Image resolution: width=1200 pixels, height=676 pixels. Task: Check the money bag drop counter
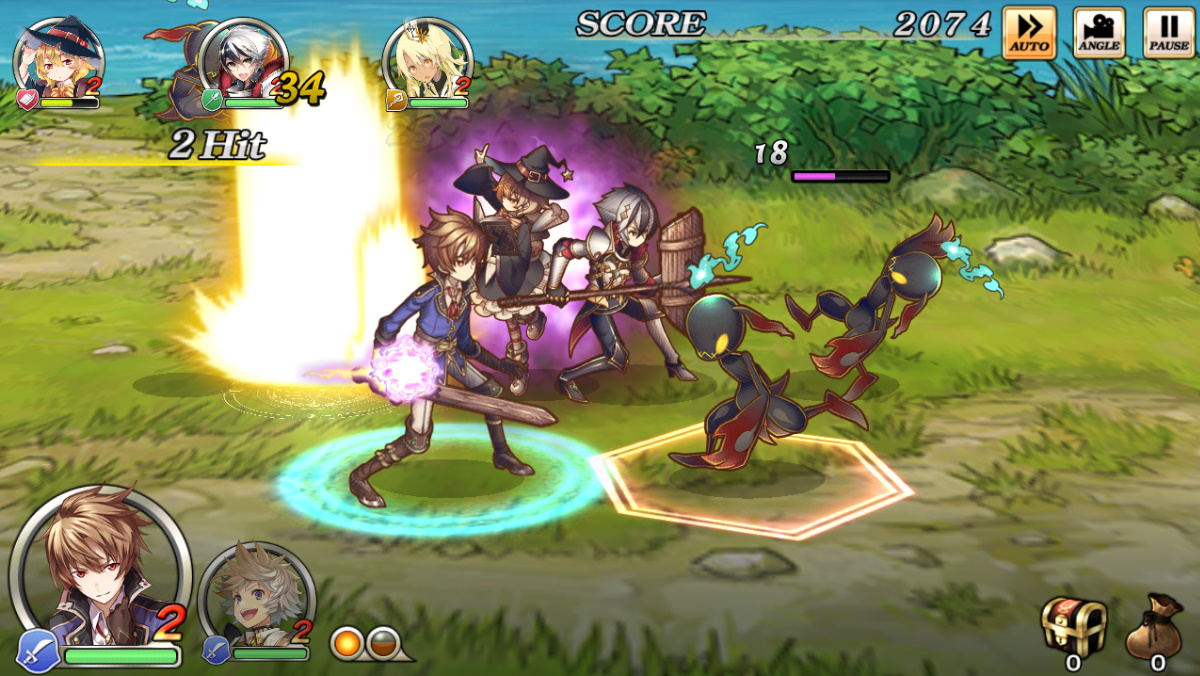[1156, 627]
